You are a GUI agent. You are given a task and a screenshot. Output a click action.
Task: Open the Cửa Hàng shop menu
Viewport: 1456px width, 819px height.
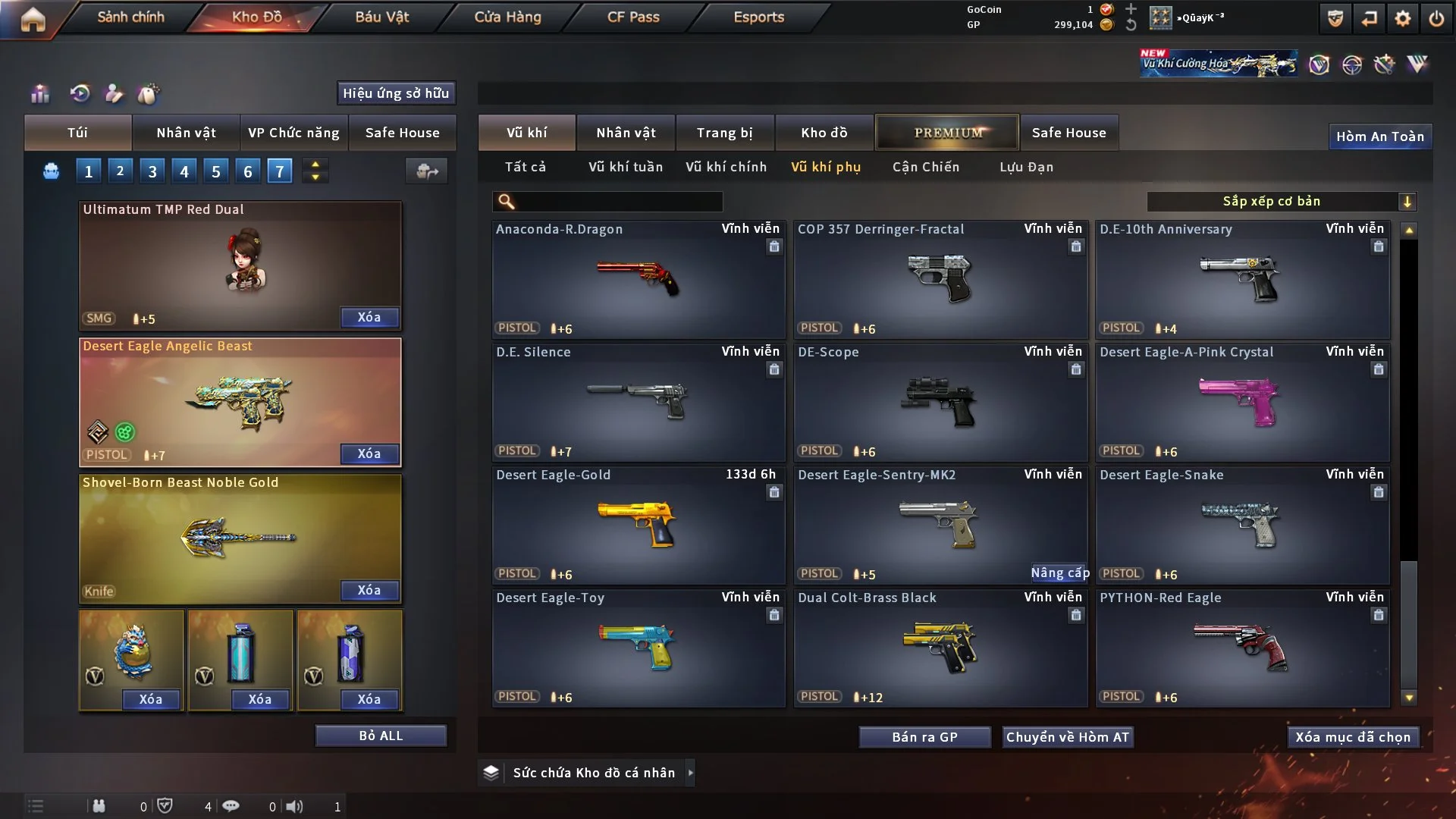(x=507, y=17)
